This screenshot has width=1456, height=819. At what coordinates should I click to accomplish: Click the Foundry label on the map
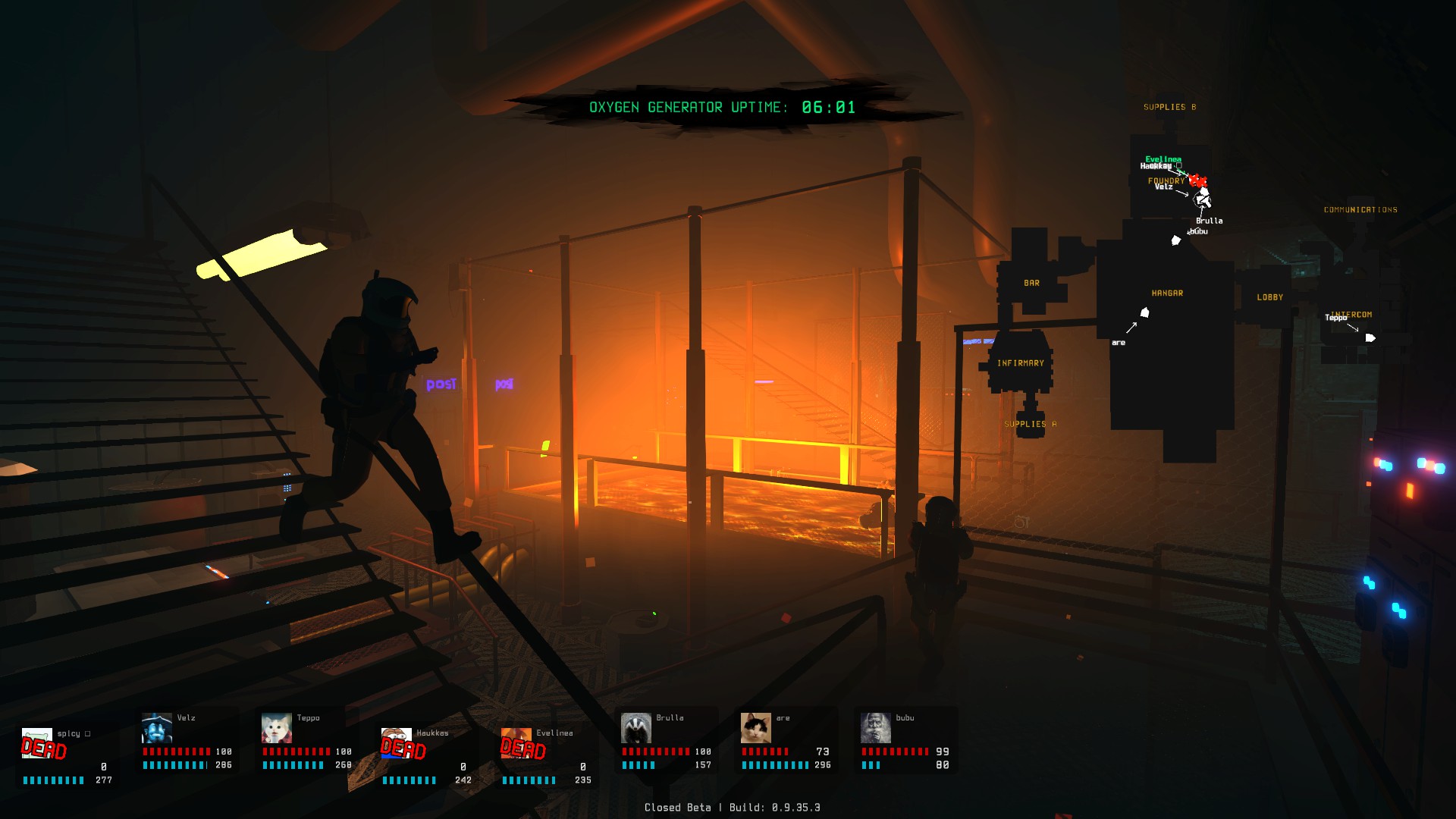[1166, 180]
